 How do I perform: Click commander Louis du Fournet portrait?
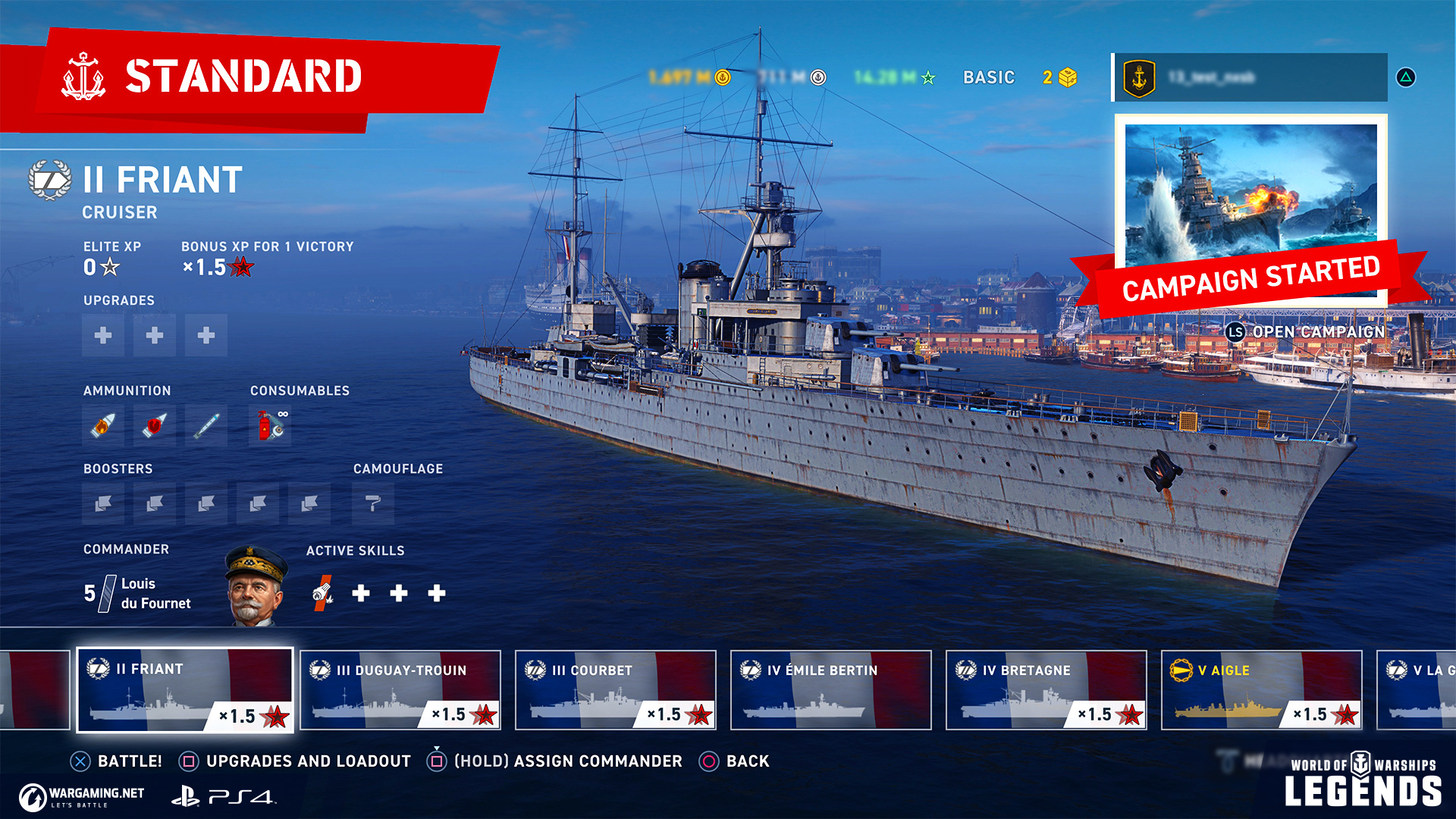(256, 588)
